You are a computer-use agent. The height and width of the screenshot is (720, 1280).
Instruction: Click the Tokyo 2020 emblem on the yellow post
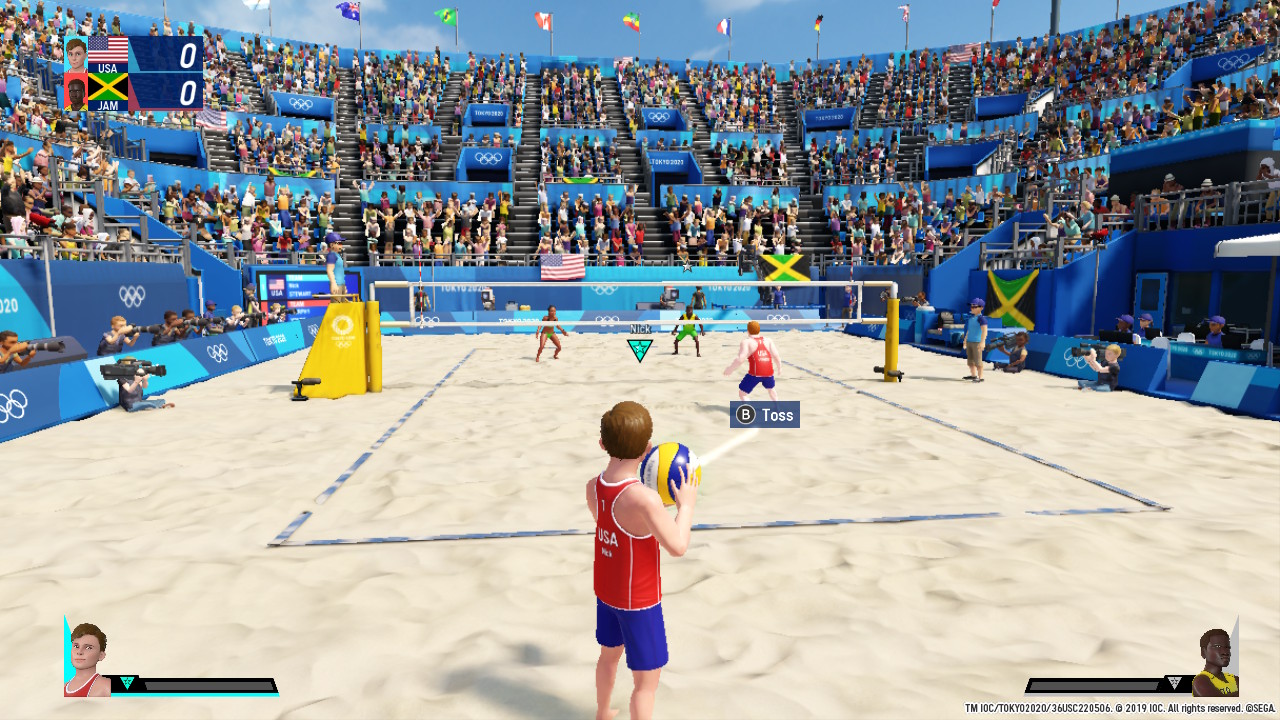tap(345, 325)
